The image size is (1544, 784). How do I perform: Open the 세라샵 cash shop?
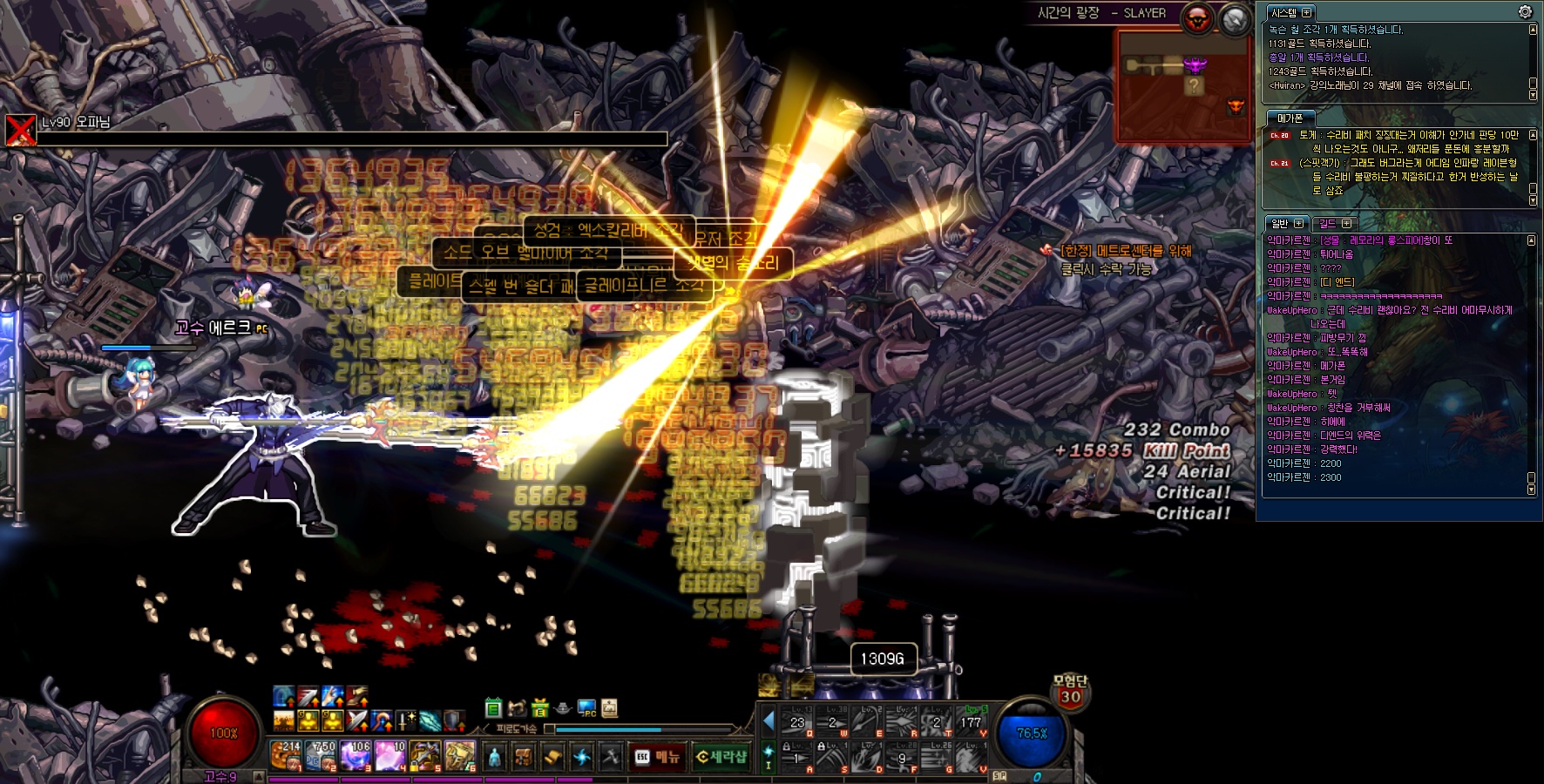coord(721,757)
